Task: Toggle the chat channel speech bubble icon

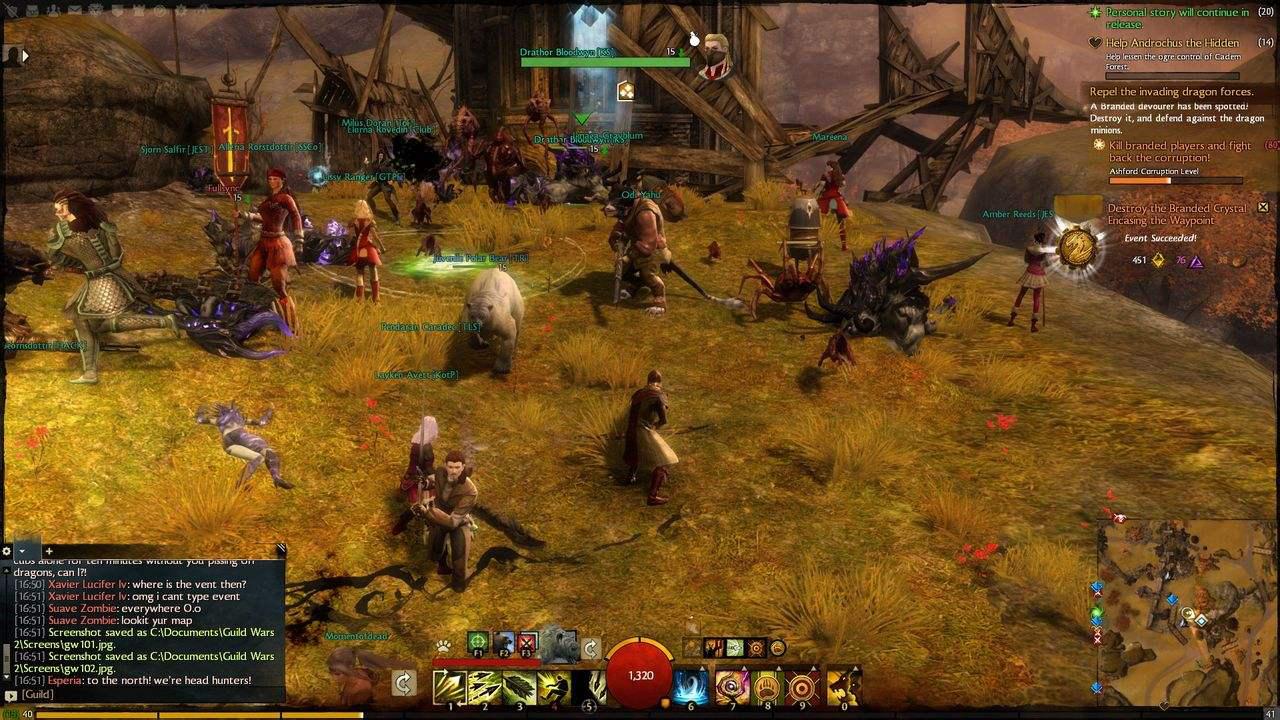Action: 10,695
